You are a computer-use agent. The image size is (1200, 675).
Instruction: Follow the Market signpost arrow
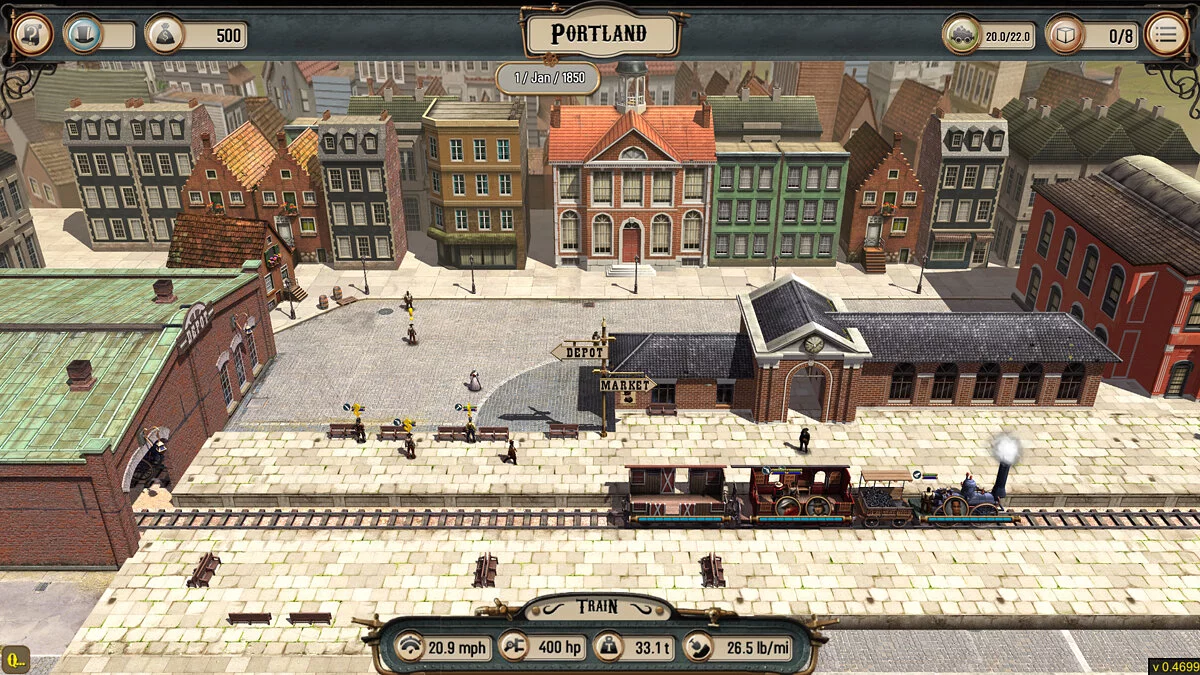[x=626, y=384]
